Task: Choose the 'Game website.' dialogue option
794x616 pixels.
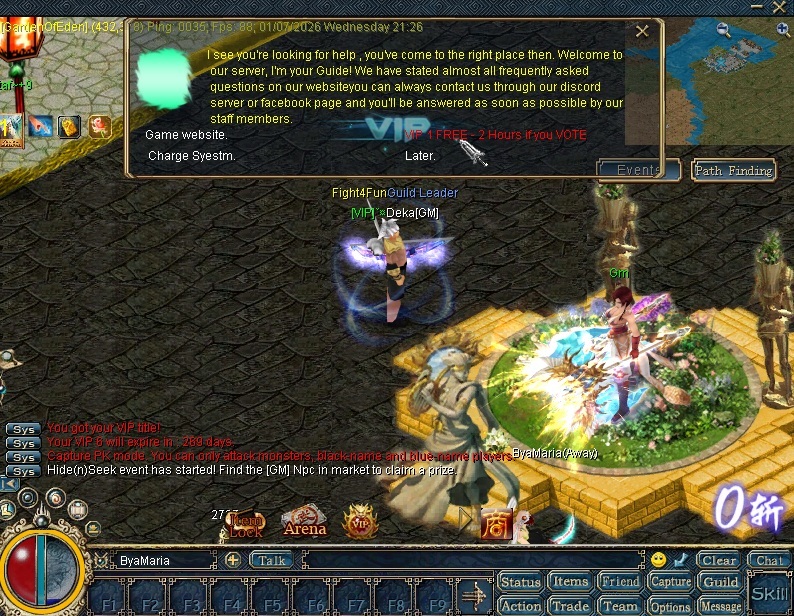Action: (187, 134)
